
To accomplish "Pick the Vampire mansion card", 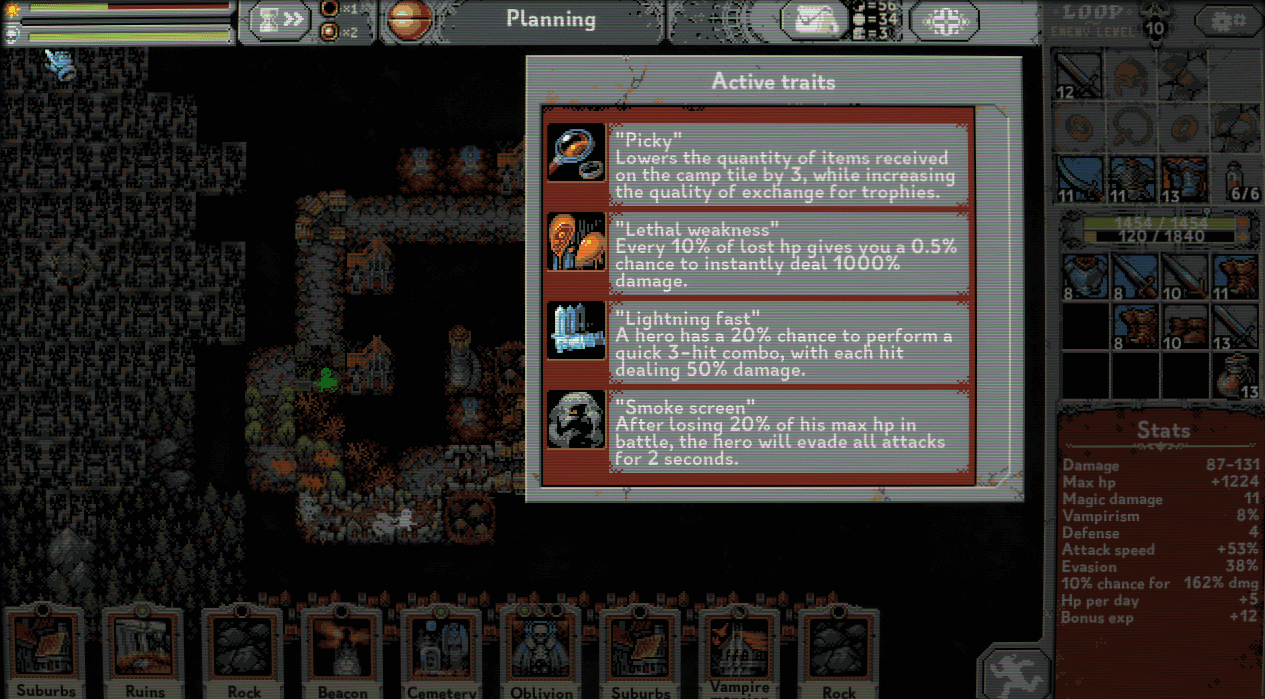I will pos(739,652).
